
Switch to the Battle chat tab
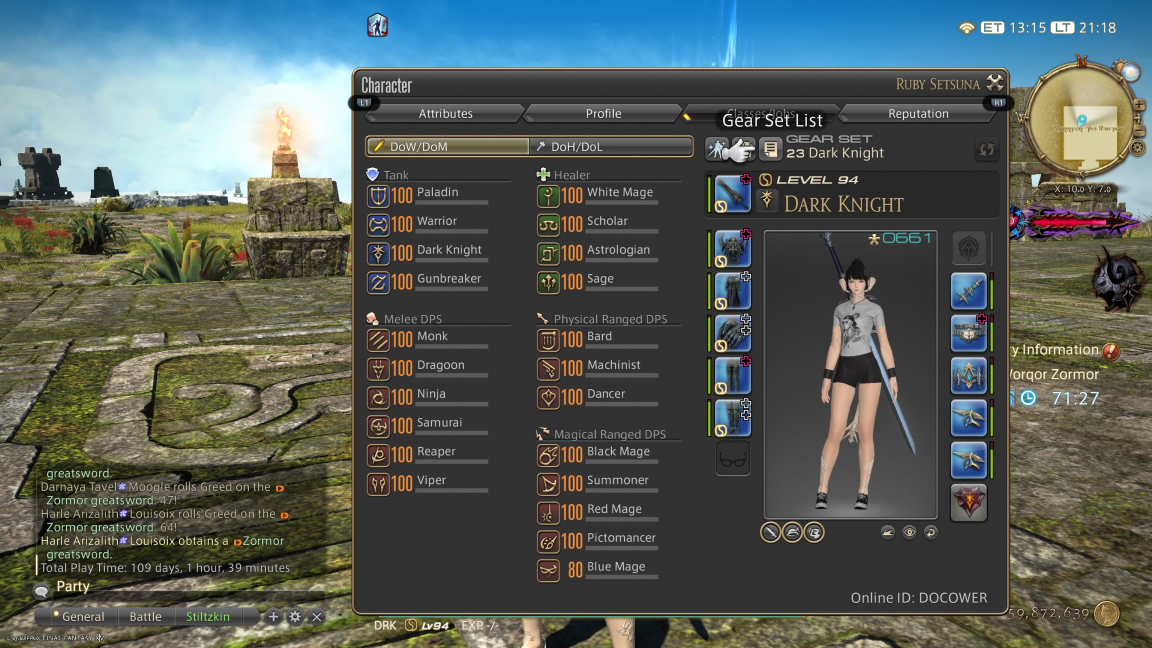[145, 617]
